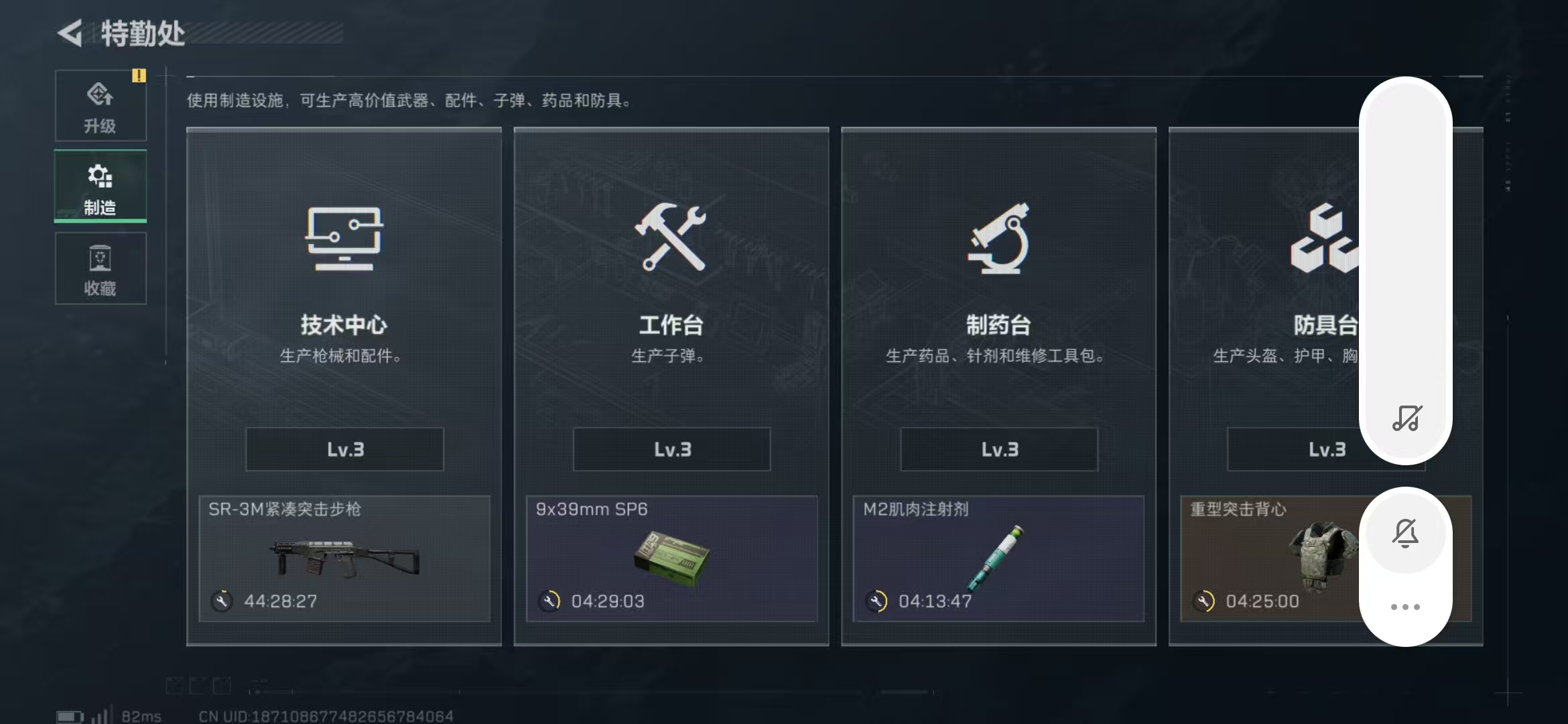Expand the floating sidebar more options dots
Viewport: 1568px width, 724px height.
1404,605
